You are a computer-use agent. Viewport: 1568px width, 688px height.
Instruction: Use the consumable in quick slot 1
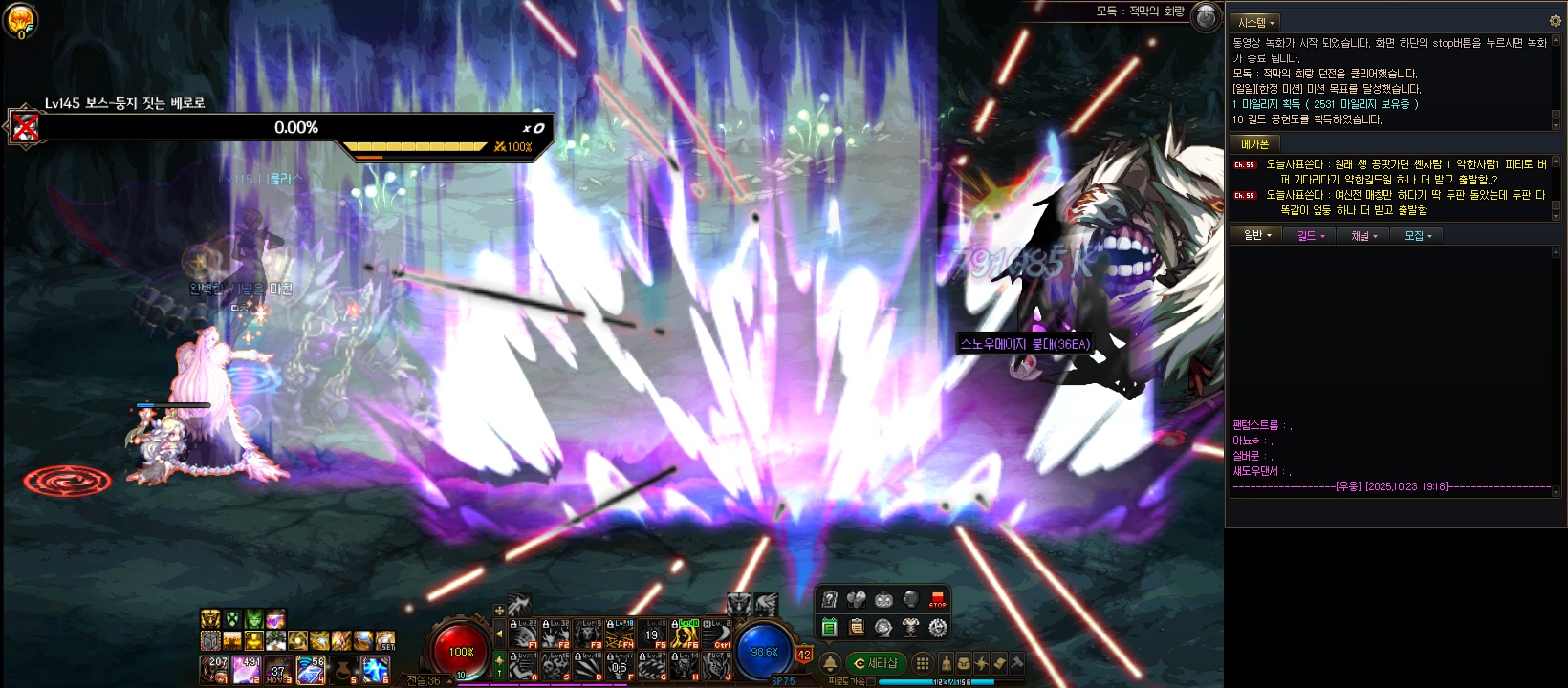click(214, 670)
